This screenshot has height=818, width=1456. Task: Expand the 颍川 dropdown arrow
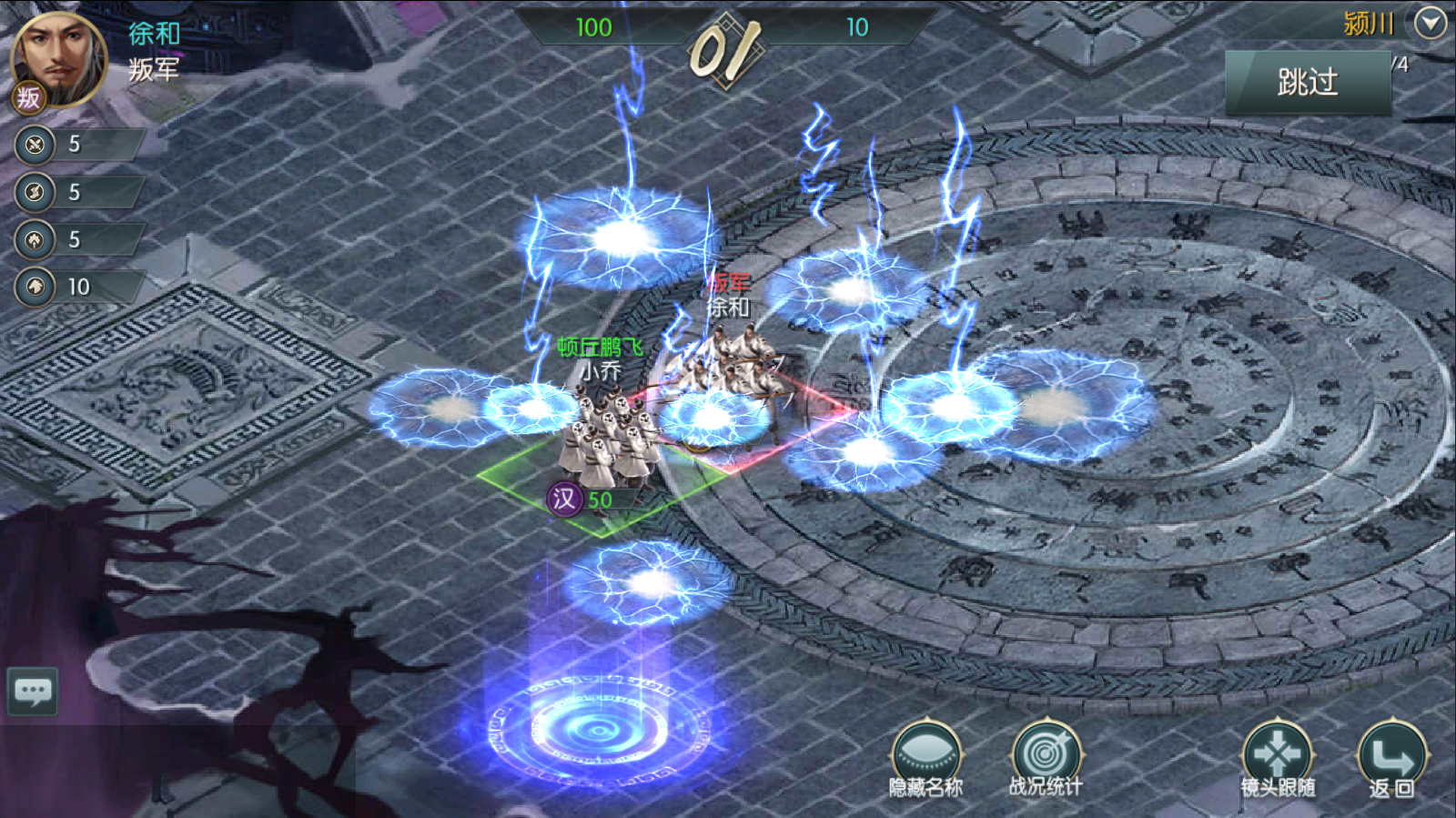1430,24
